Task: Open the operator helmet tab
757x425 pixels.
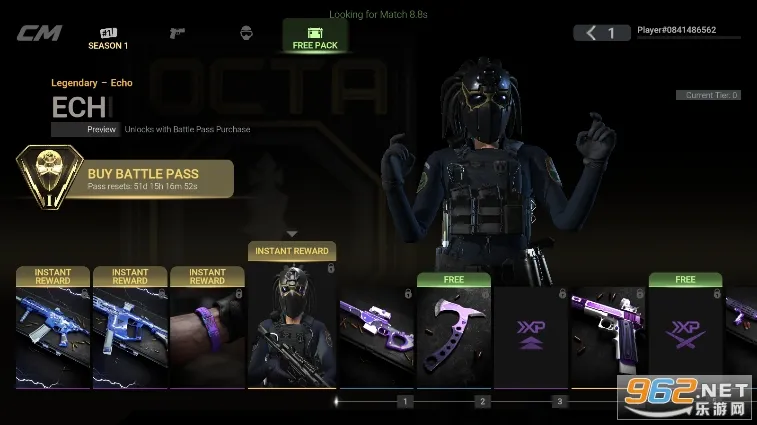Action: (246, 34)
